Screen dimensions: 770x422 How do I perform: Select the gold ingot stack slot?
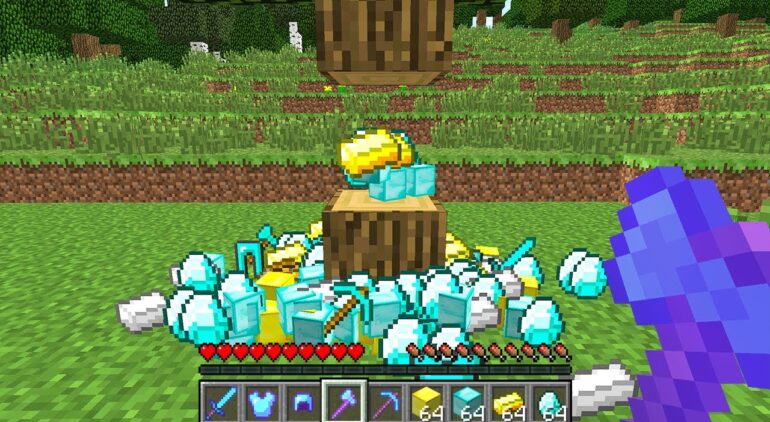pos(509,402)
